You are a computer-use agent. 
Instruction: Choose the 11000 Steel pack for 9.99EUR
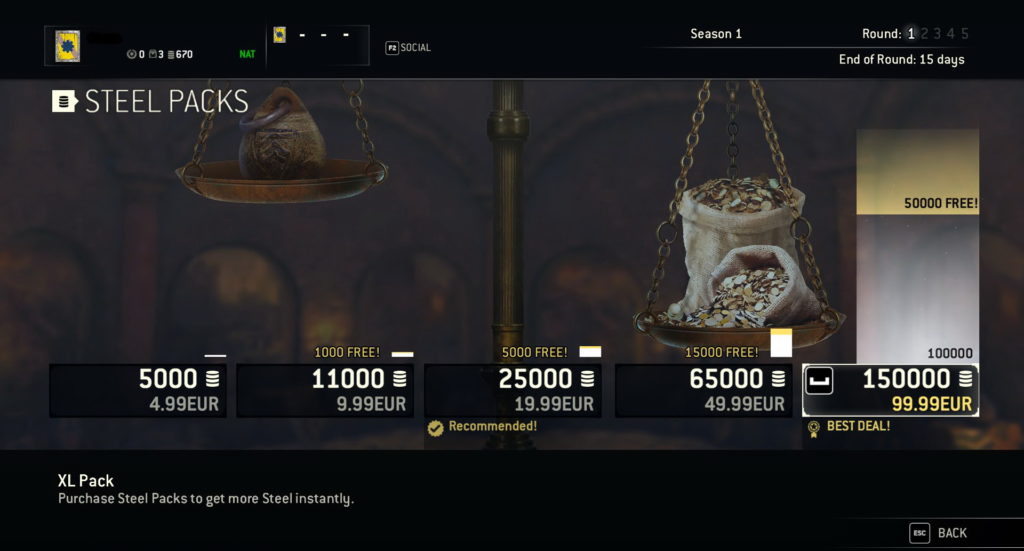click(325, 390)
